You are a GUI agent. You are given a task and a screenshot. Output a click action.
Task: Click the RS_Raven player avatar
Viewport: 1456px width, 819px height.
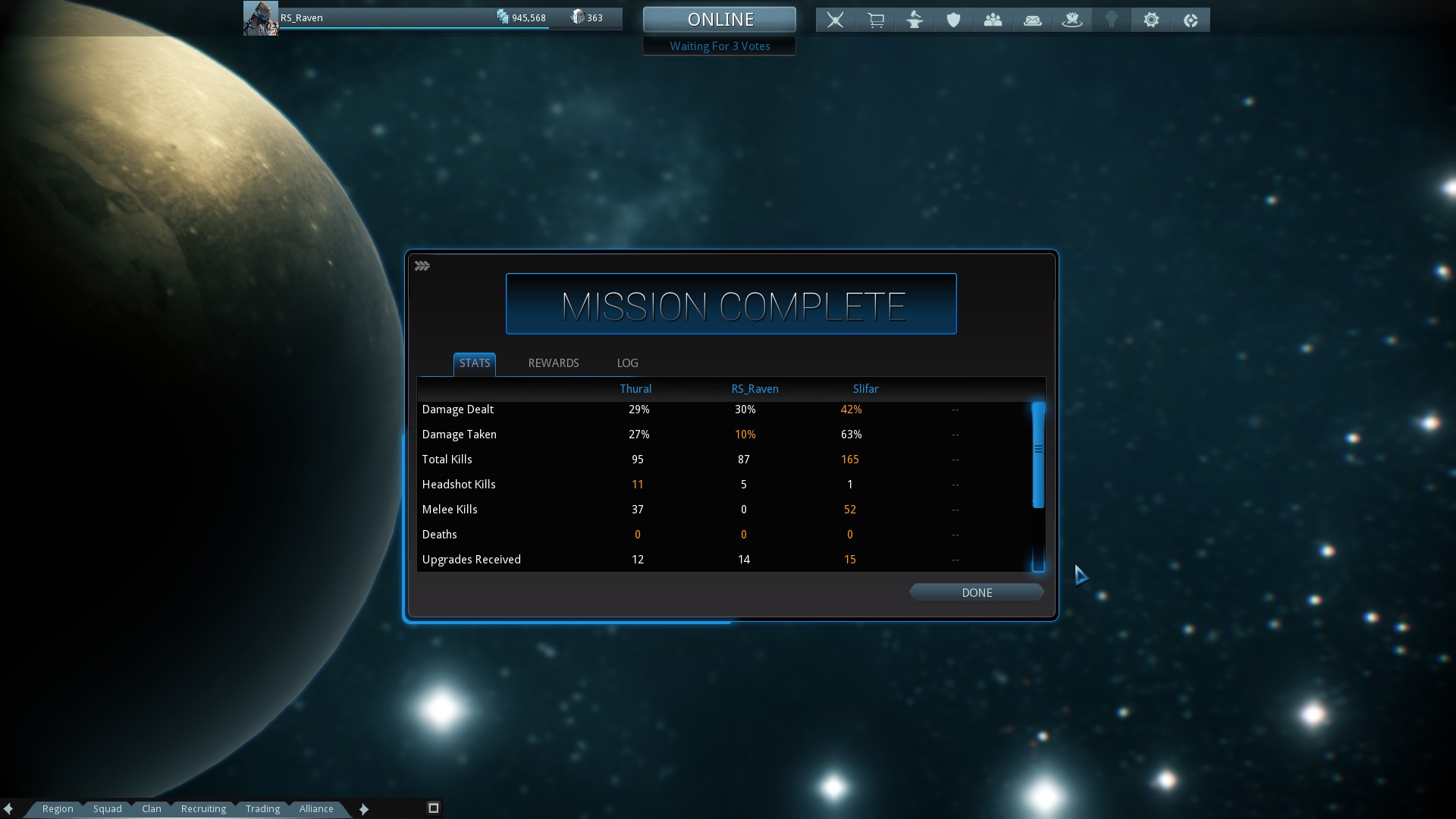pyautogui.click(x=260, y=18)
